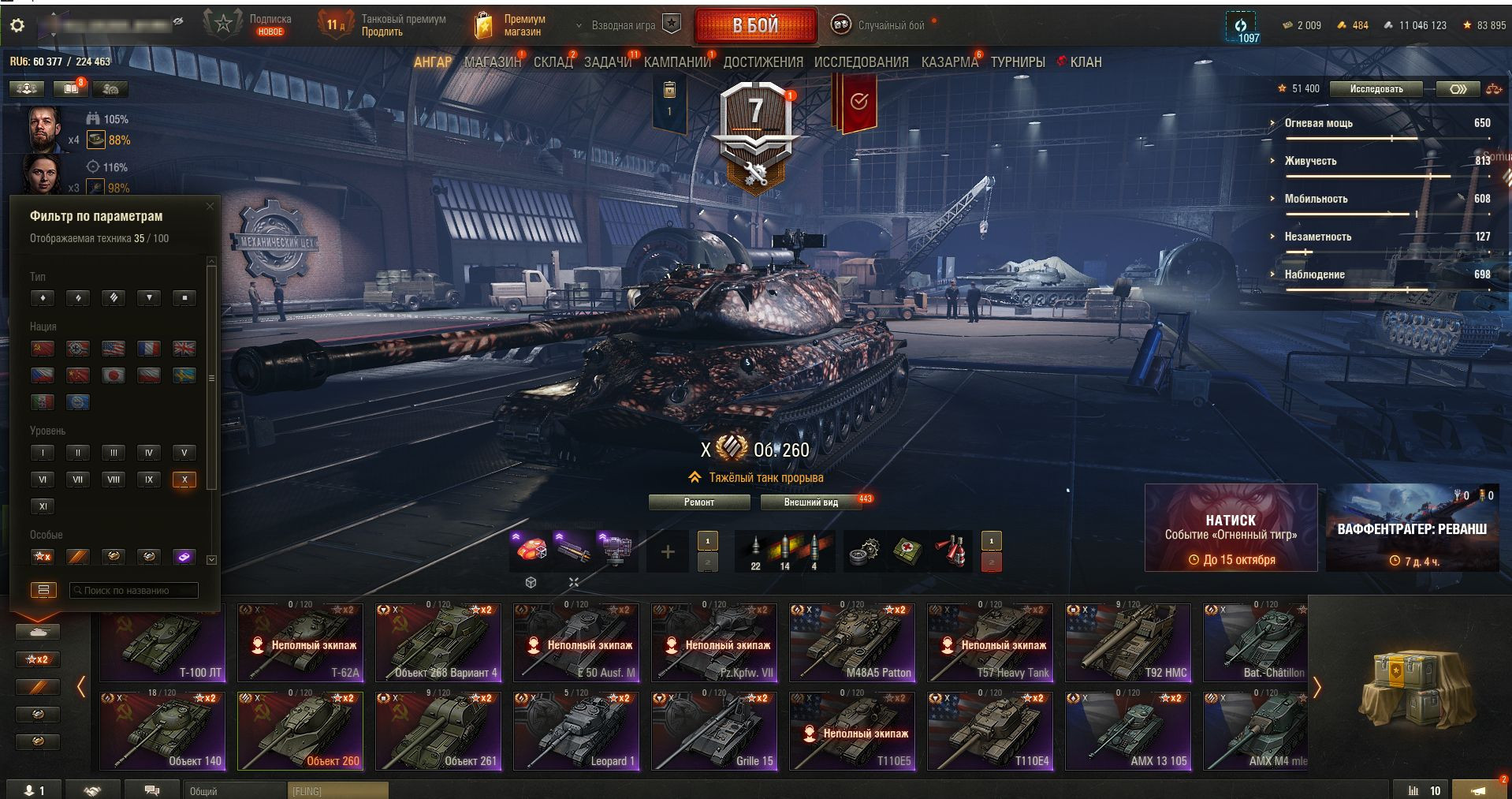The width and height of the screenshot is (1512, 799).
Task: Open the «Премиум магазин»
Action: click(x=511, y=25)
